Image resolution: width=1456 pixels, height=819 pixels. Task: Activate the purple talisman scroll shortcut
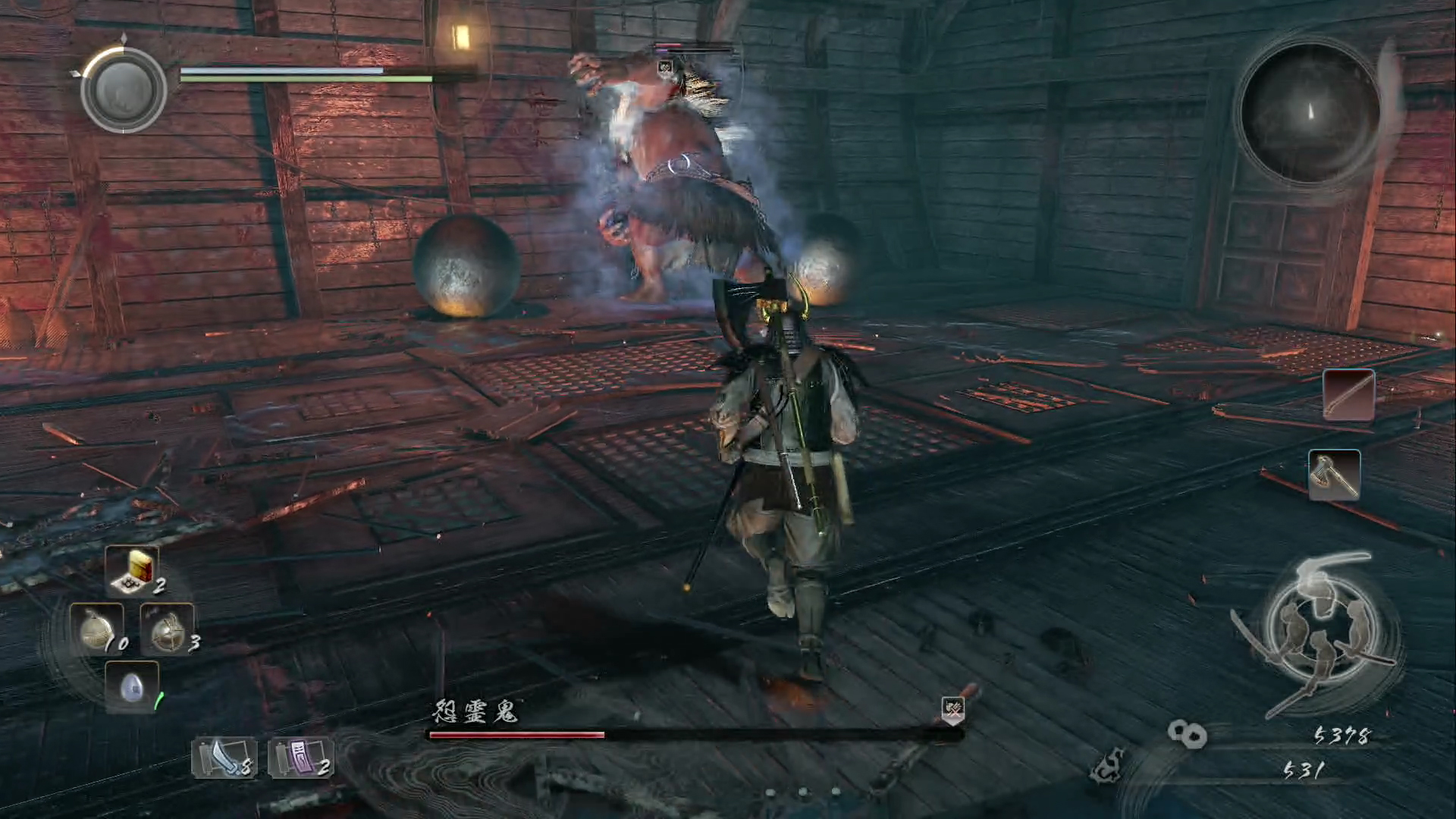pos(300,758)
